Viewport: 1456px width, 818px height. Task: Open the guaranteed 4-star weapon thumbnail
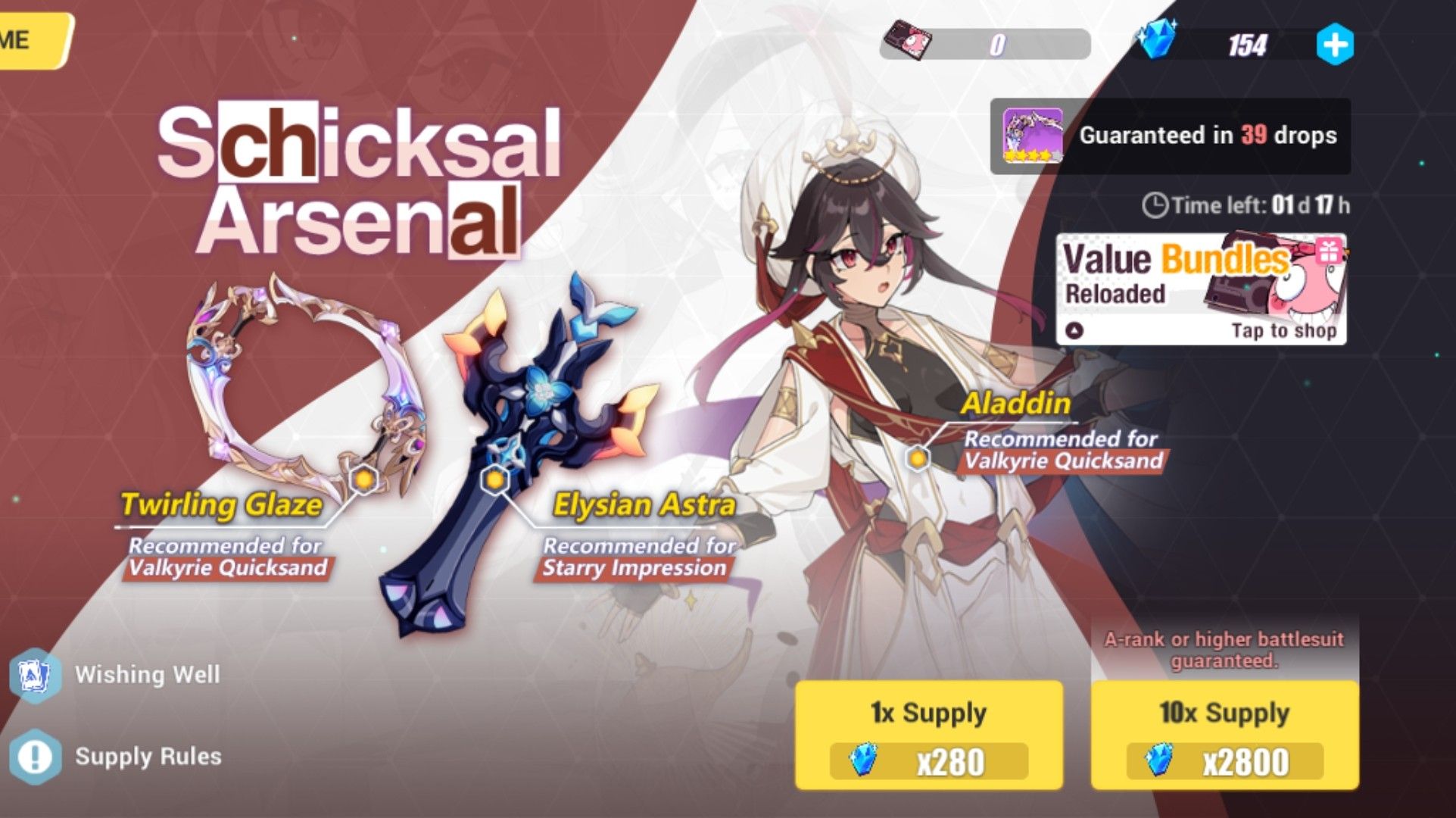tap(1035, 136)
